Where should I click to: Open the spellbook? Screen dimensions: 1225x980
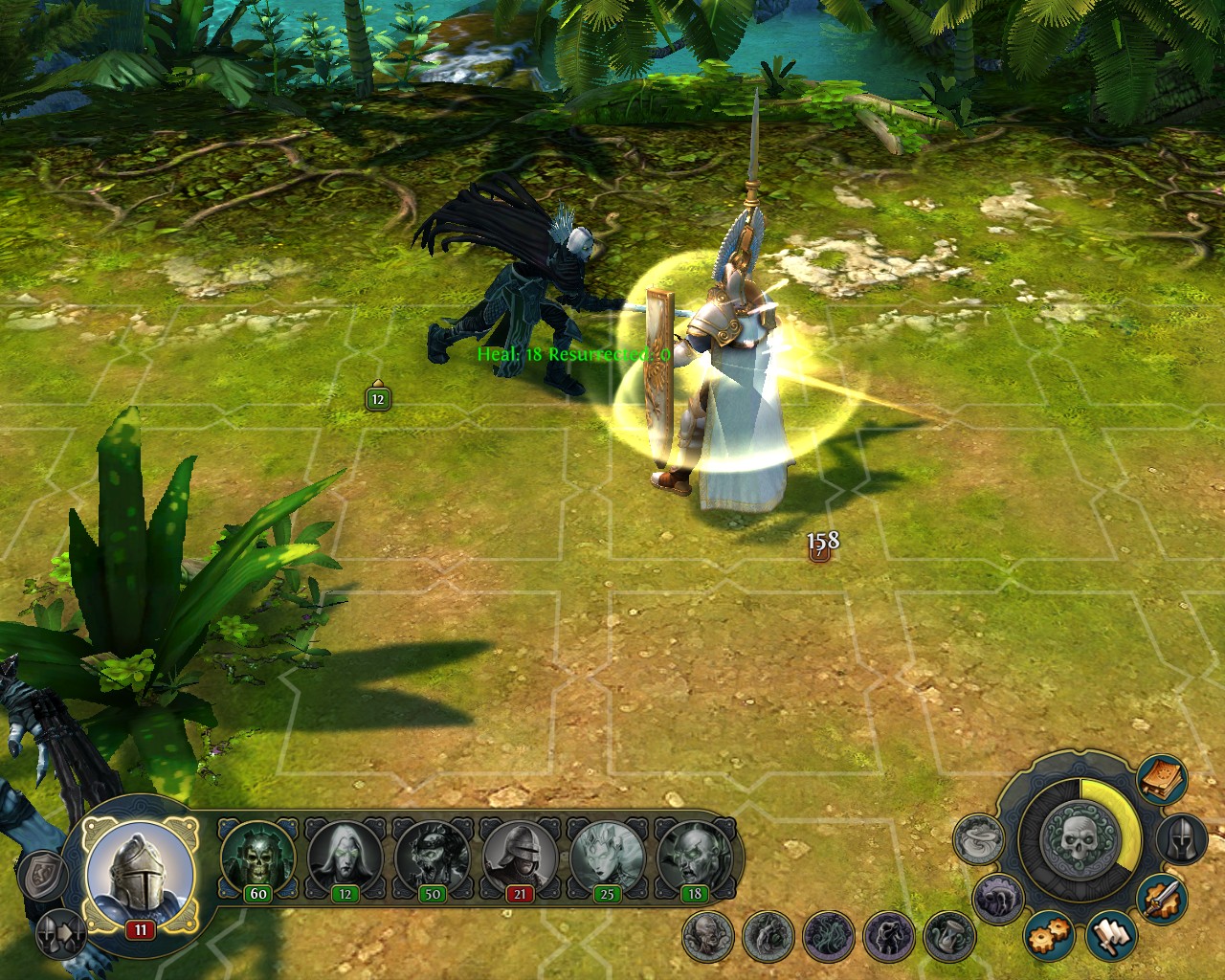(x=1163, y=780)
